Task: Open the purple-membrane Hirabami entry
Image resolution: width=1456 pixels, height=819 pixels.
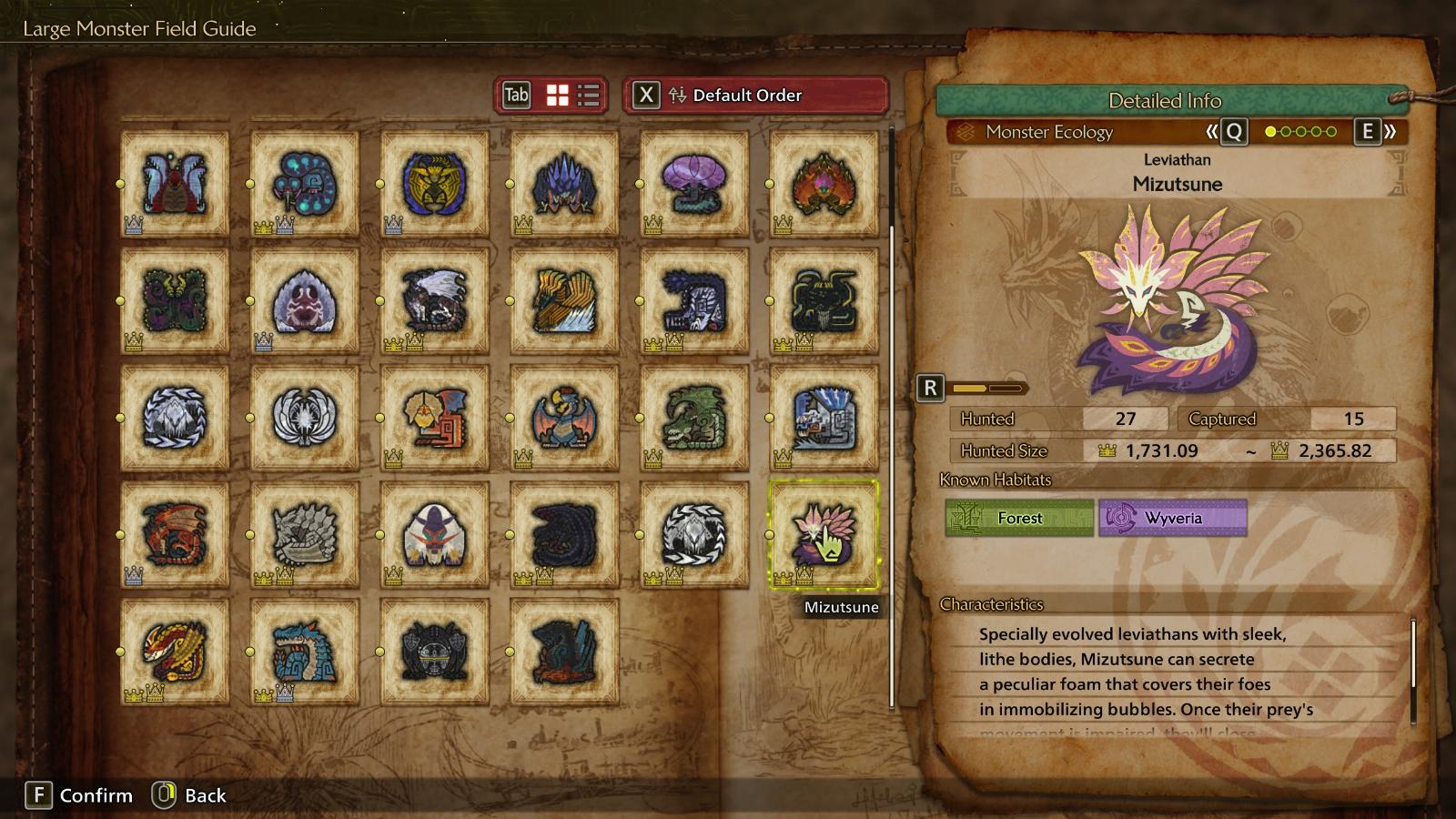Action: (x=694, y=183)
